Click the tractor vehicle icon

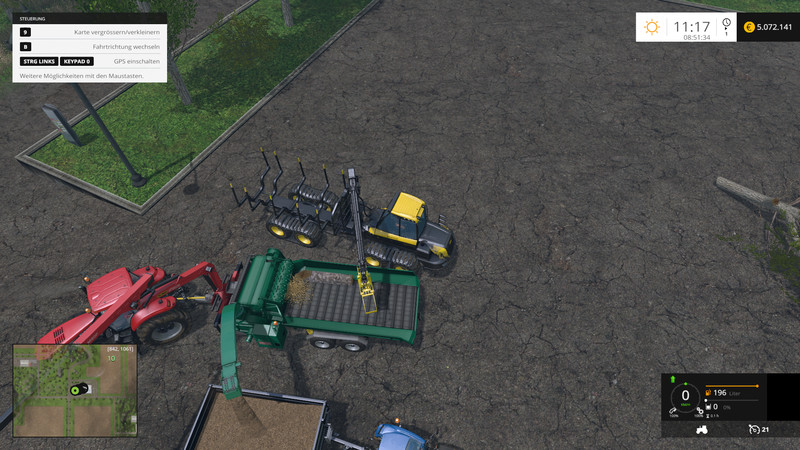702,430
